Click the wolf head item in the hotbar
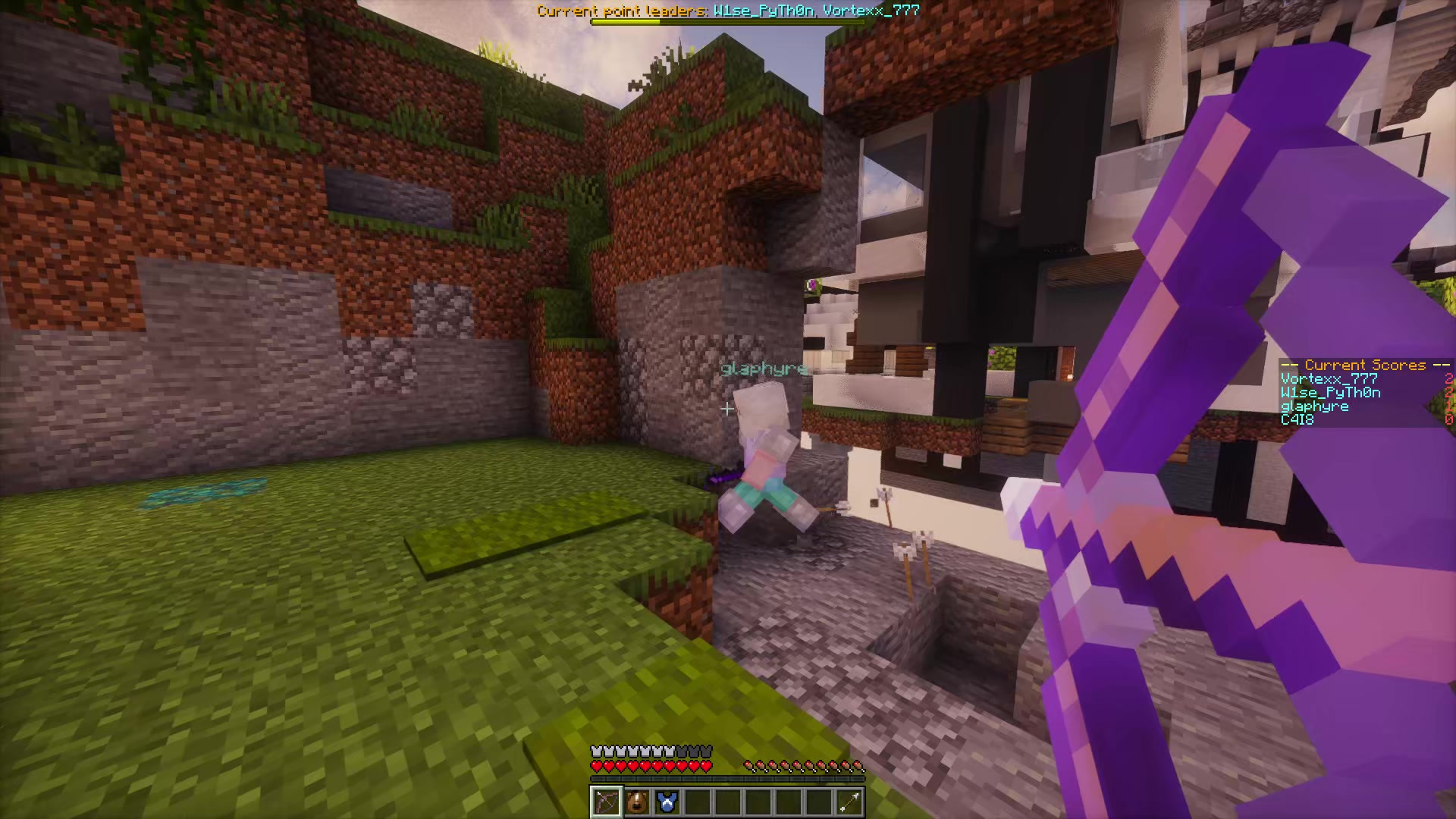The width and height of the screenshot is (1456, 819). pyautogui.click(x=637, y=802)
